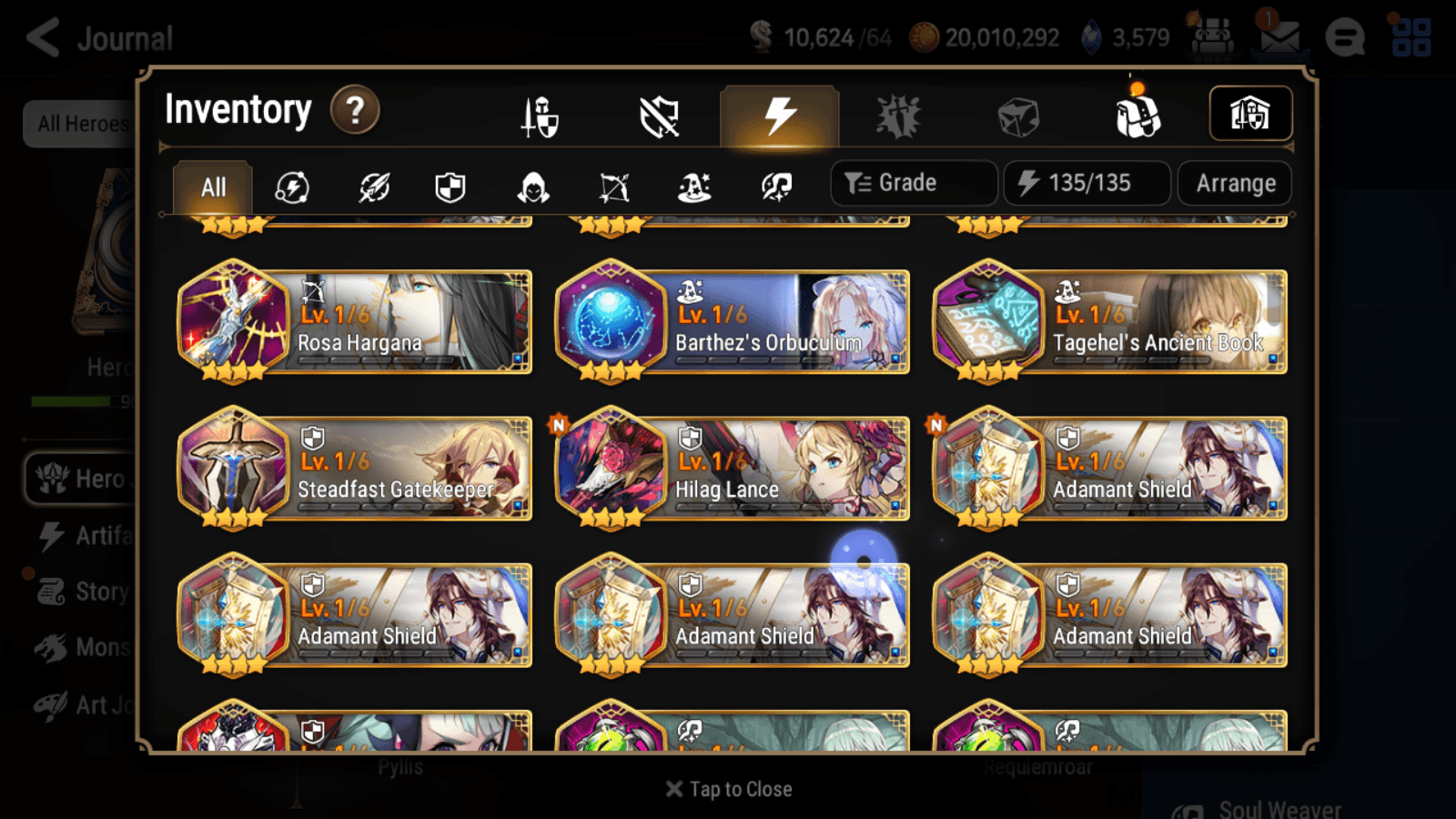Toggle the Thief artifact filter
Image resolution: width=1456 pixels, height=819 pixels.
532,187
